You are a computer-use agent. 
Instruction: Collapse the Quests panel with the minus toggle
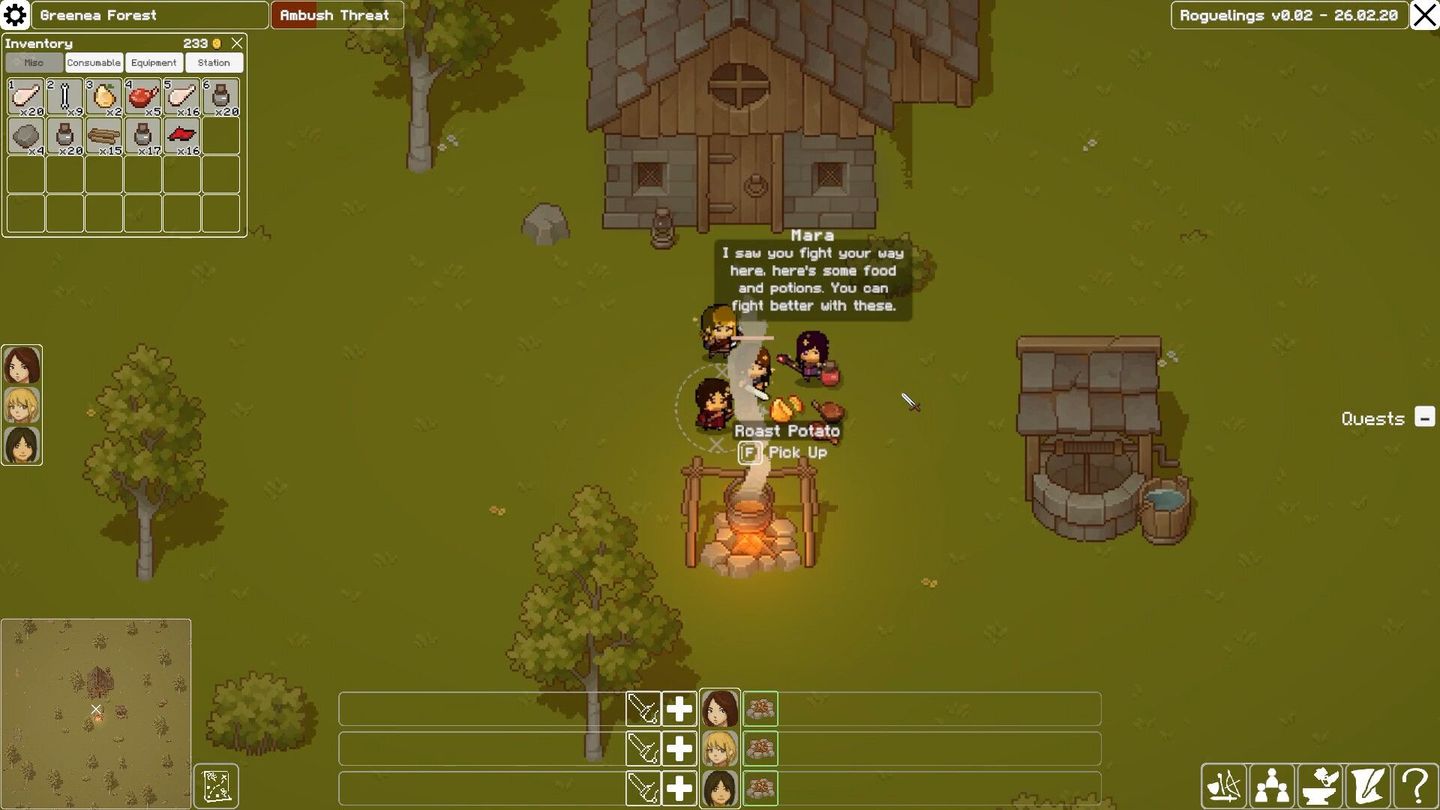click(1424, 418)
